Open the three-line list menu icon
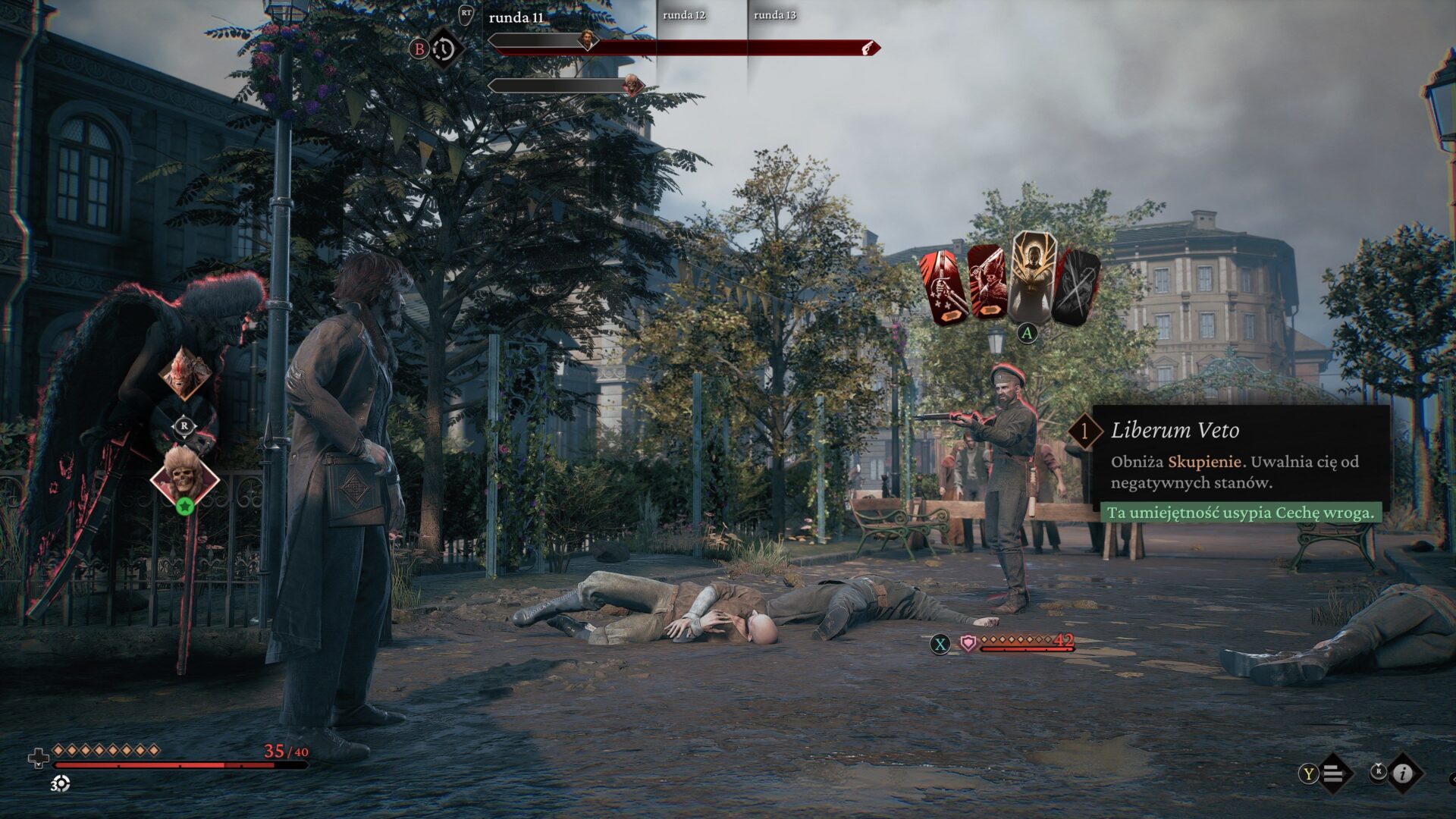 pyautogui.click(x=1334, y=773)
